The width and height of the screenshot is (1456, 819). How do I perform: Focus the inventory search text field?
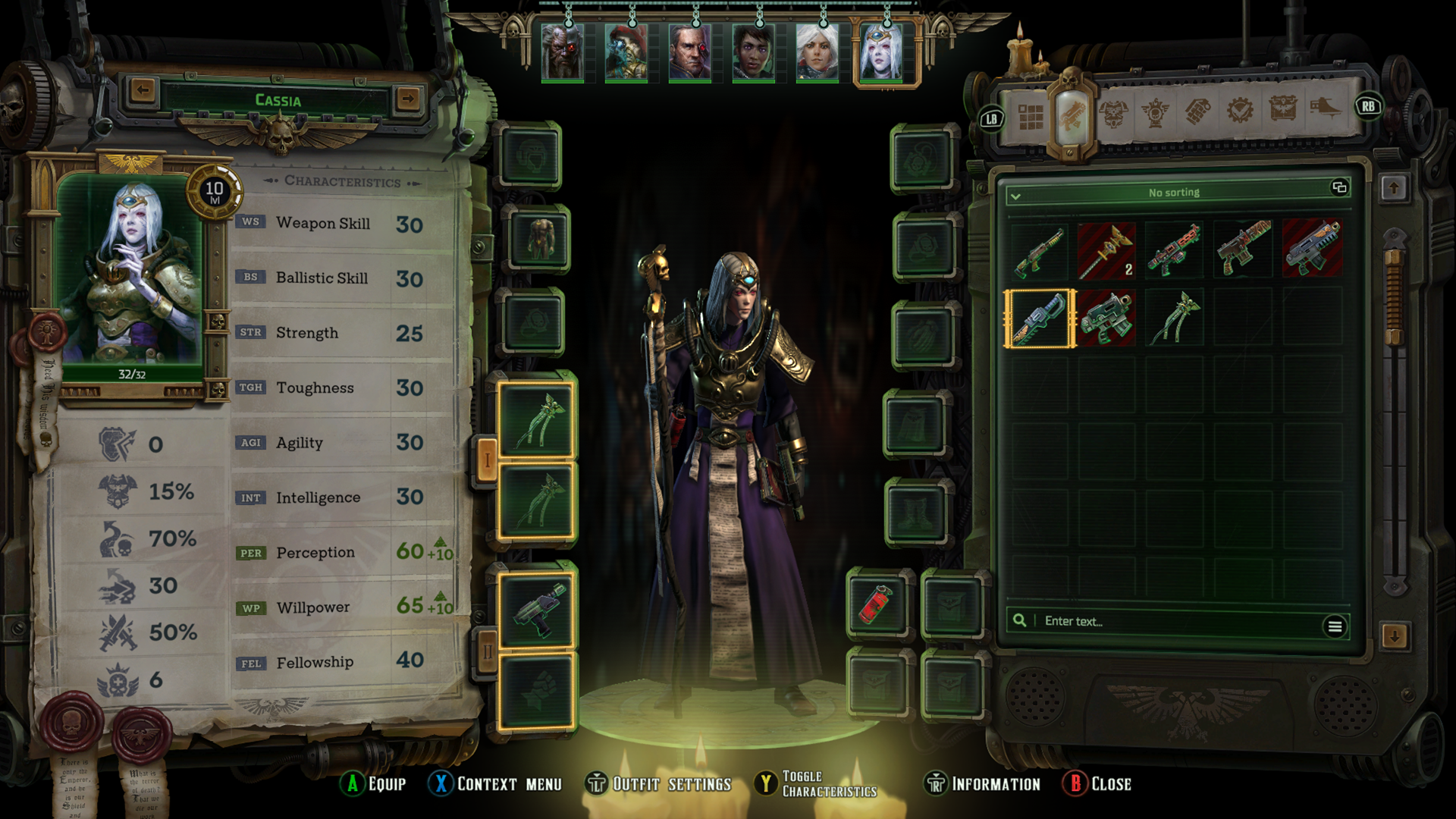pos(1175,622)
